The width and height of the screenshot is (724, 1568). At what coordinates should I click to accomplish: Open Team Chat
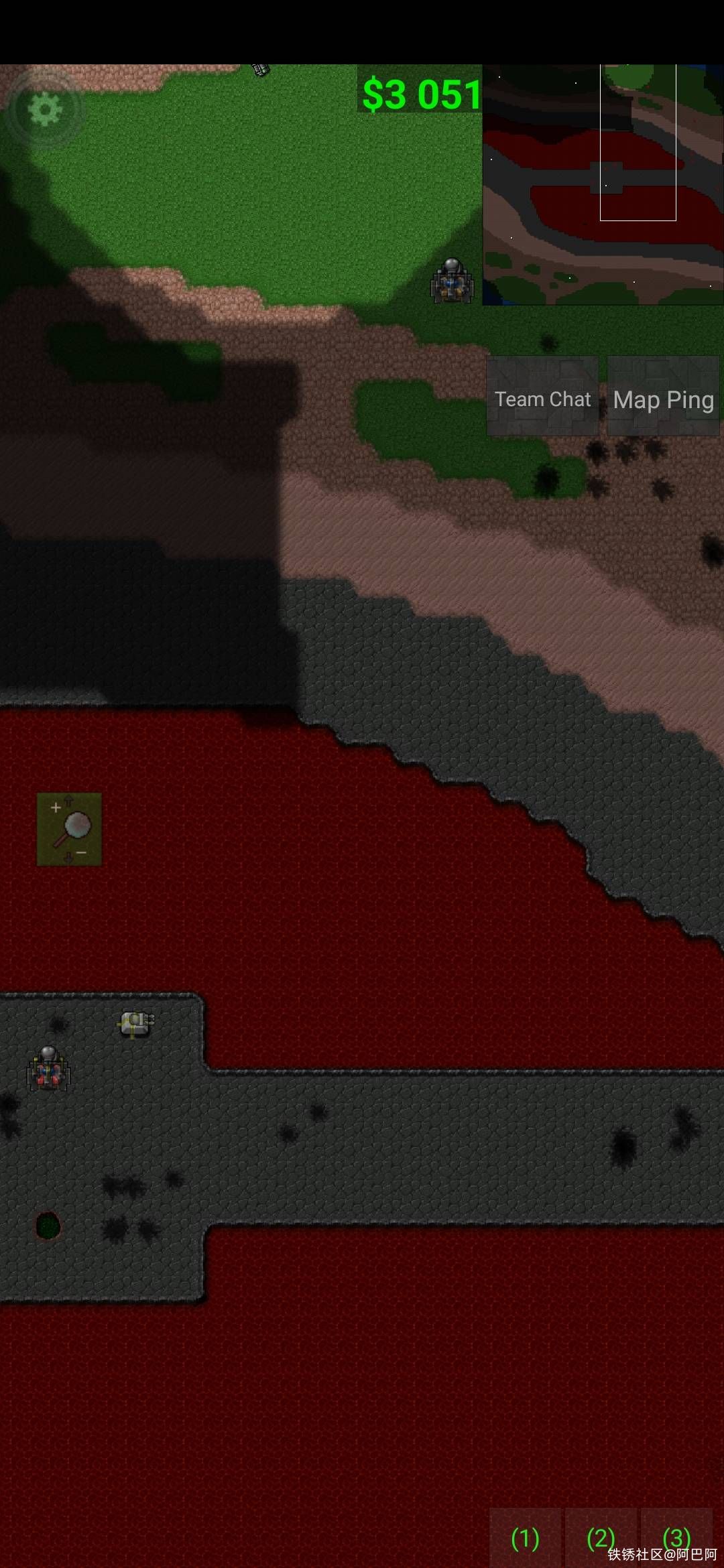(542, 398)
